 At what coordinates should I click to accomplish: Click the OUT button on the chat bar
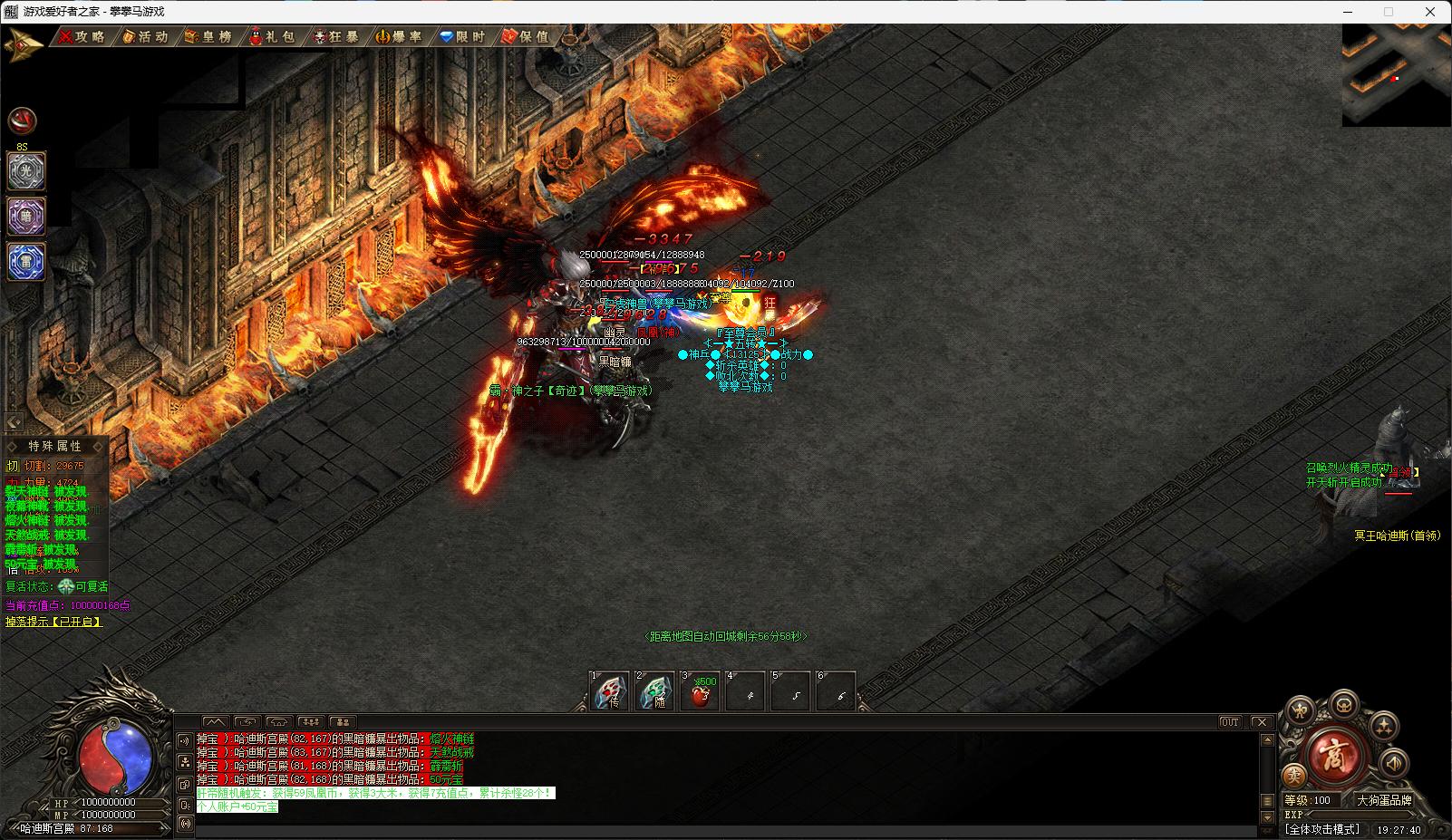[1230, 722]
